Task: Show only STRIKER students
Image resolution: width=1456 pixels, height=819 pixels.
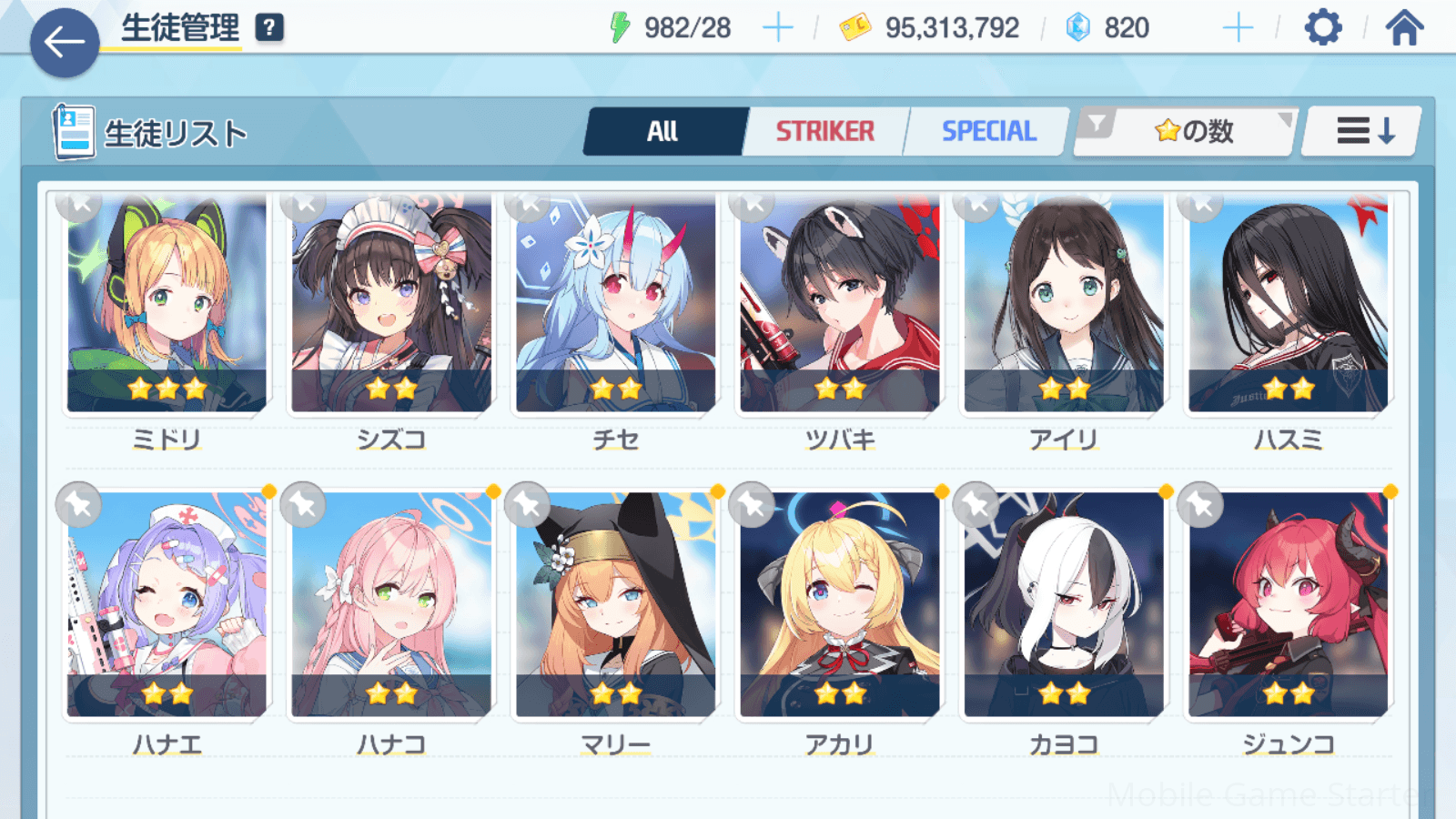Action: [824, 132]
